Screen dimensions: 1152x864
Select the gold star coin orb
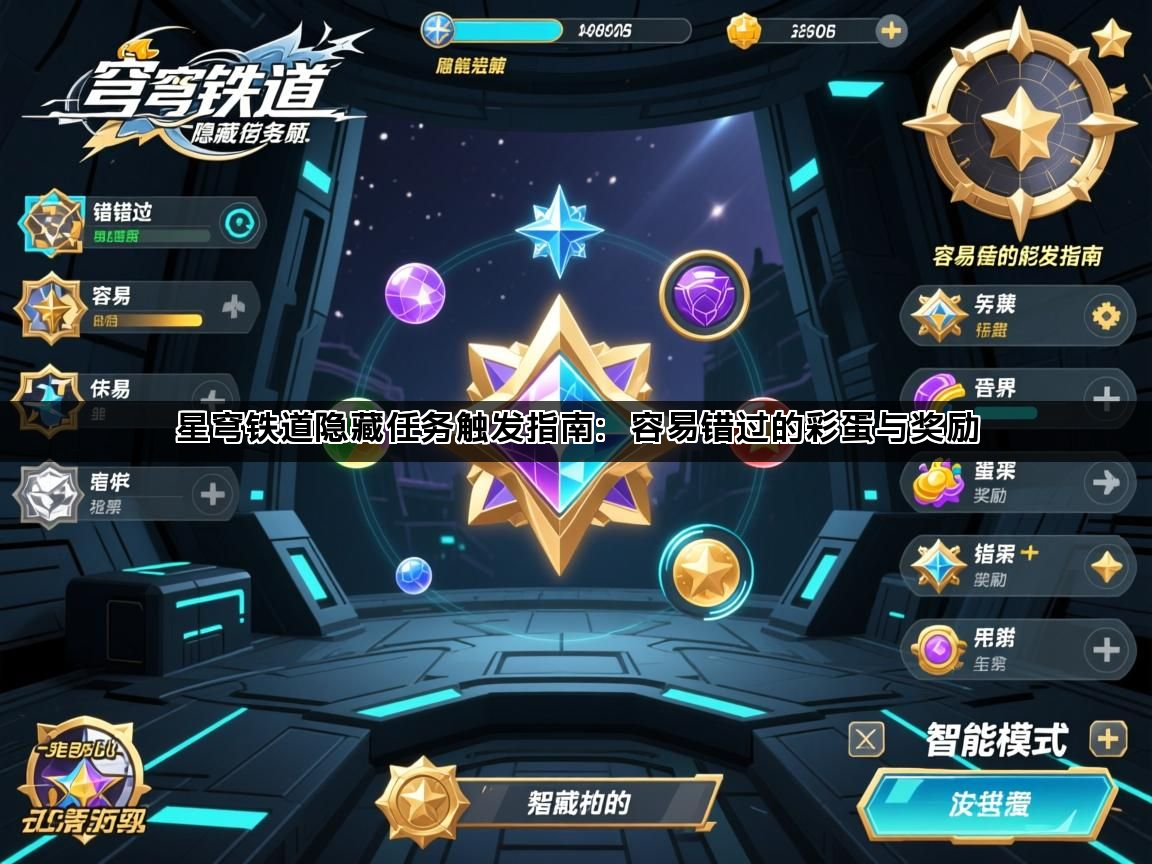click(x=705, y=572)
